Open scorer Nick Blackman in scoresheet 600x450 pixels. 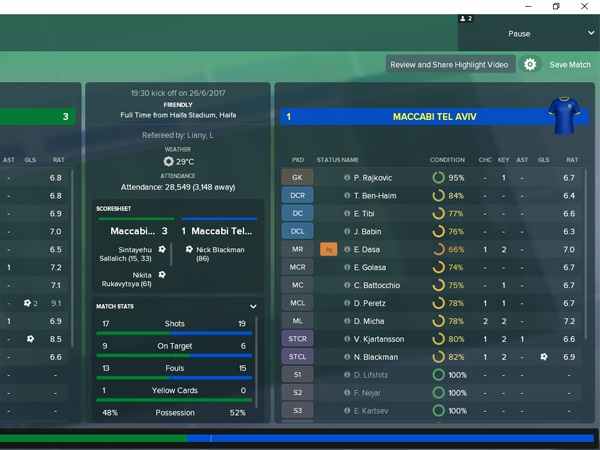coord(222,249)
